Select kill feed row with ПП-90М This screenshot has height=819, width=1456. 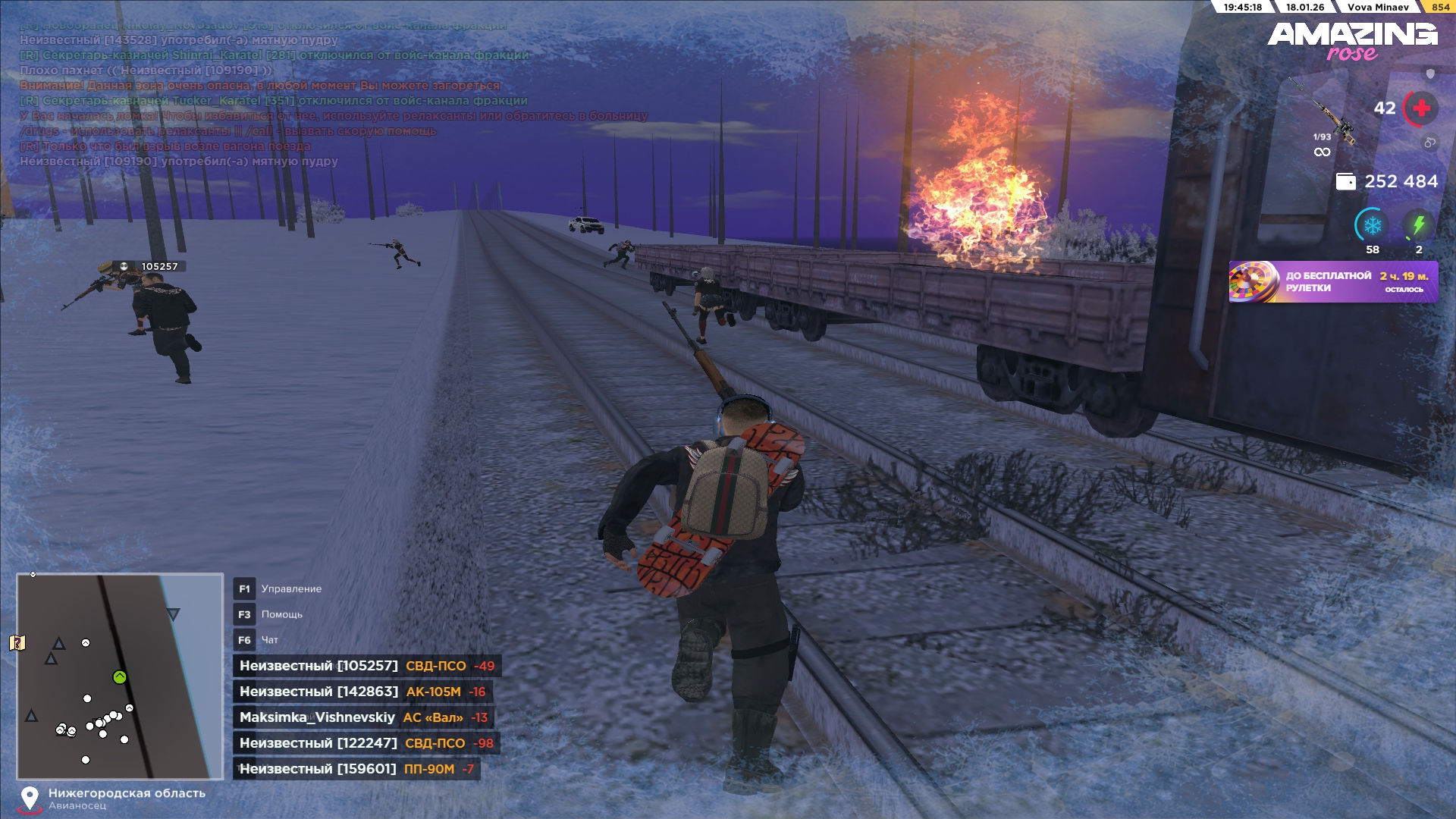tap(356, 769)
